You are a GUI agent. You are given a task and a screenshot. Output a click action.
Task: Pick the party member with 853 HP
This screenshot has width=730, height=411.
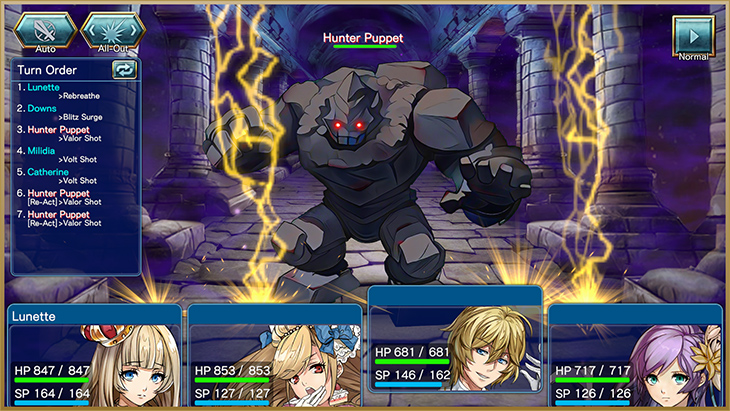pyautogui.click(x=275, y=357)
